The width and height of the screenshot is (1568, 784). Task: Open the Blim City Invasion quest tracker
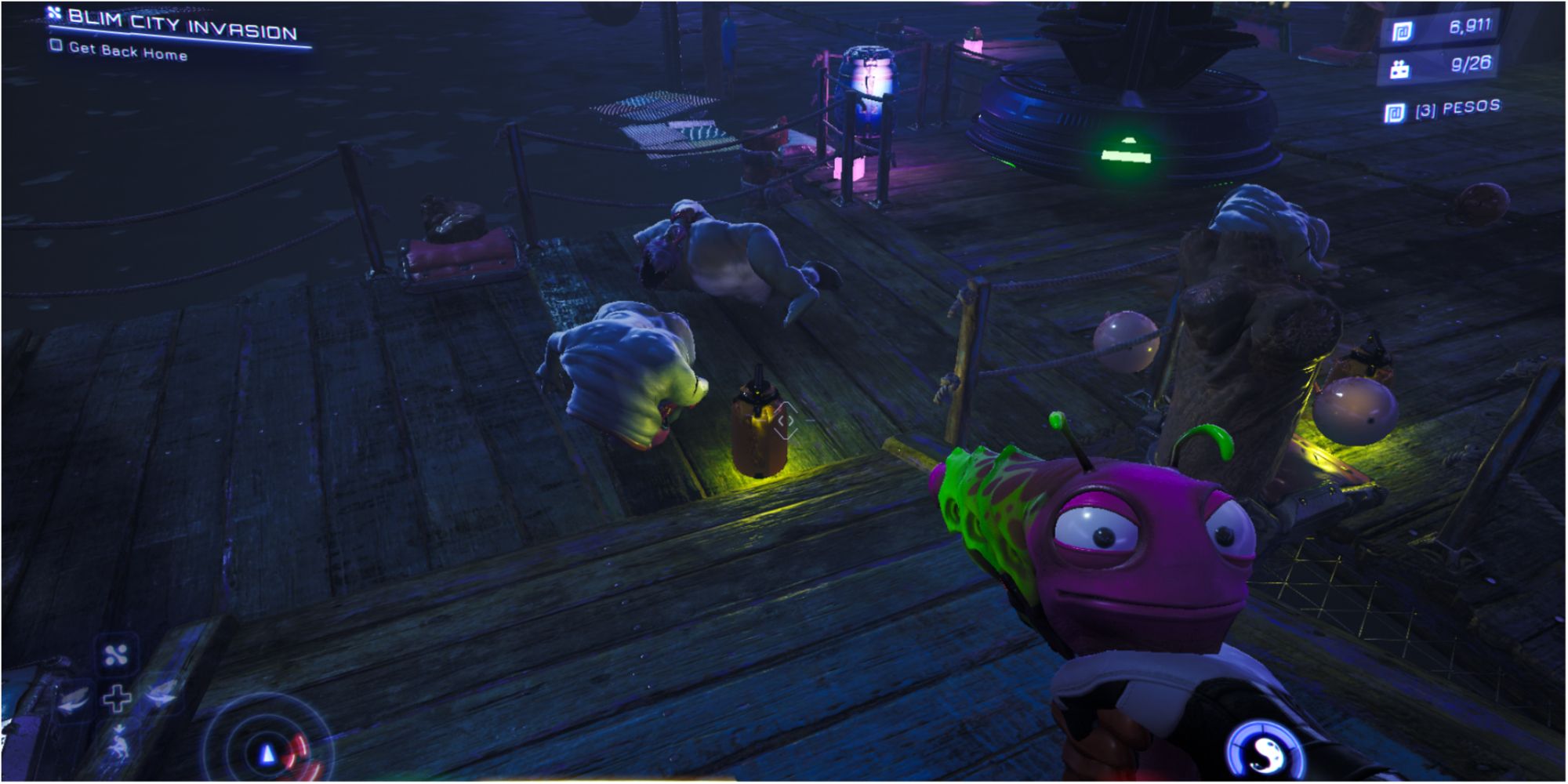point(182,25)
